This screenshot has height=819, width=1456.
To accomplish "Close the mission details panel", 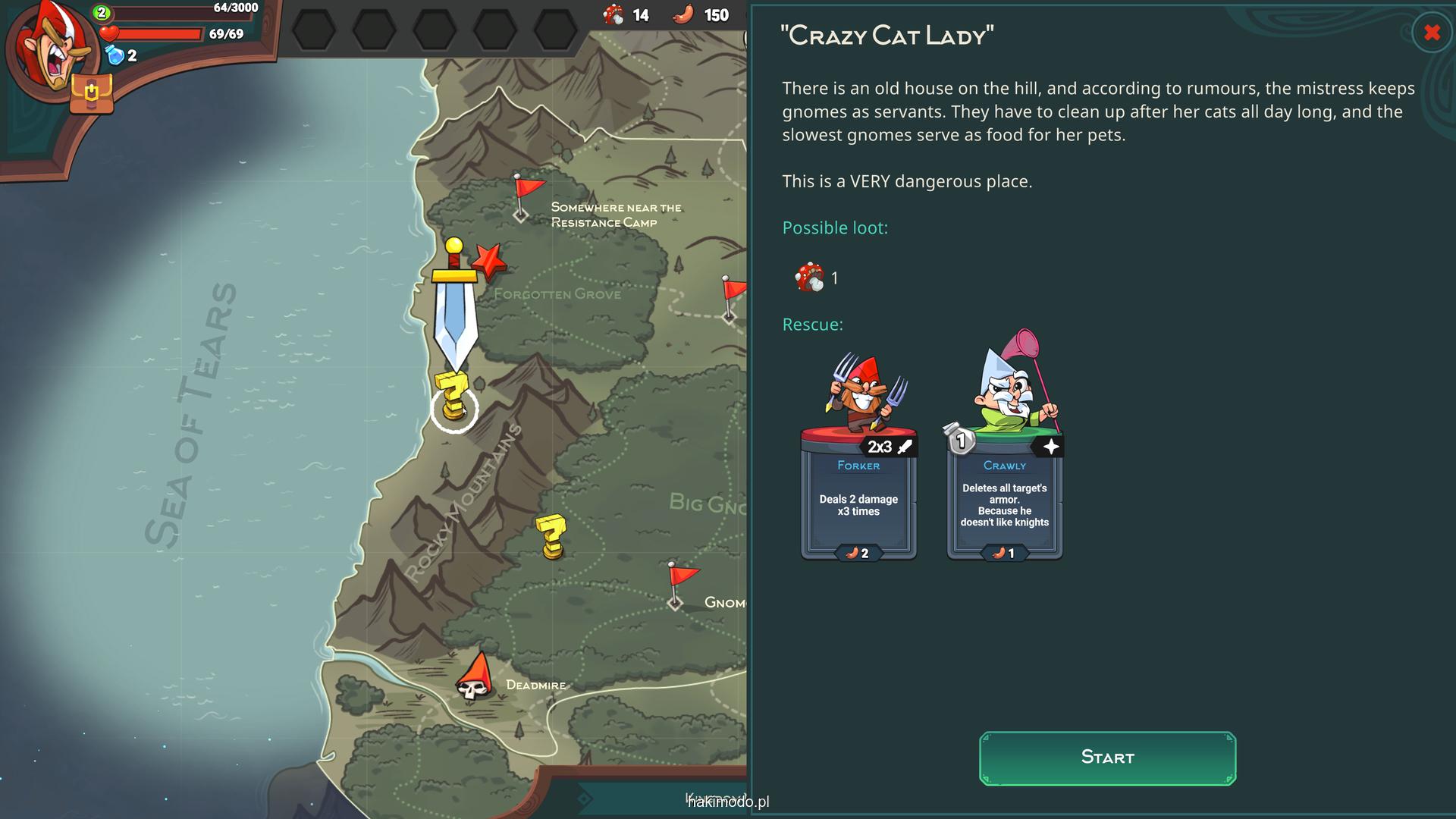I will point(1431,33).
